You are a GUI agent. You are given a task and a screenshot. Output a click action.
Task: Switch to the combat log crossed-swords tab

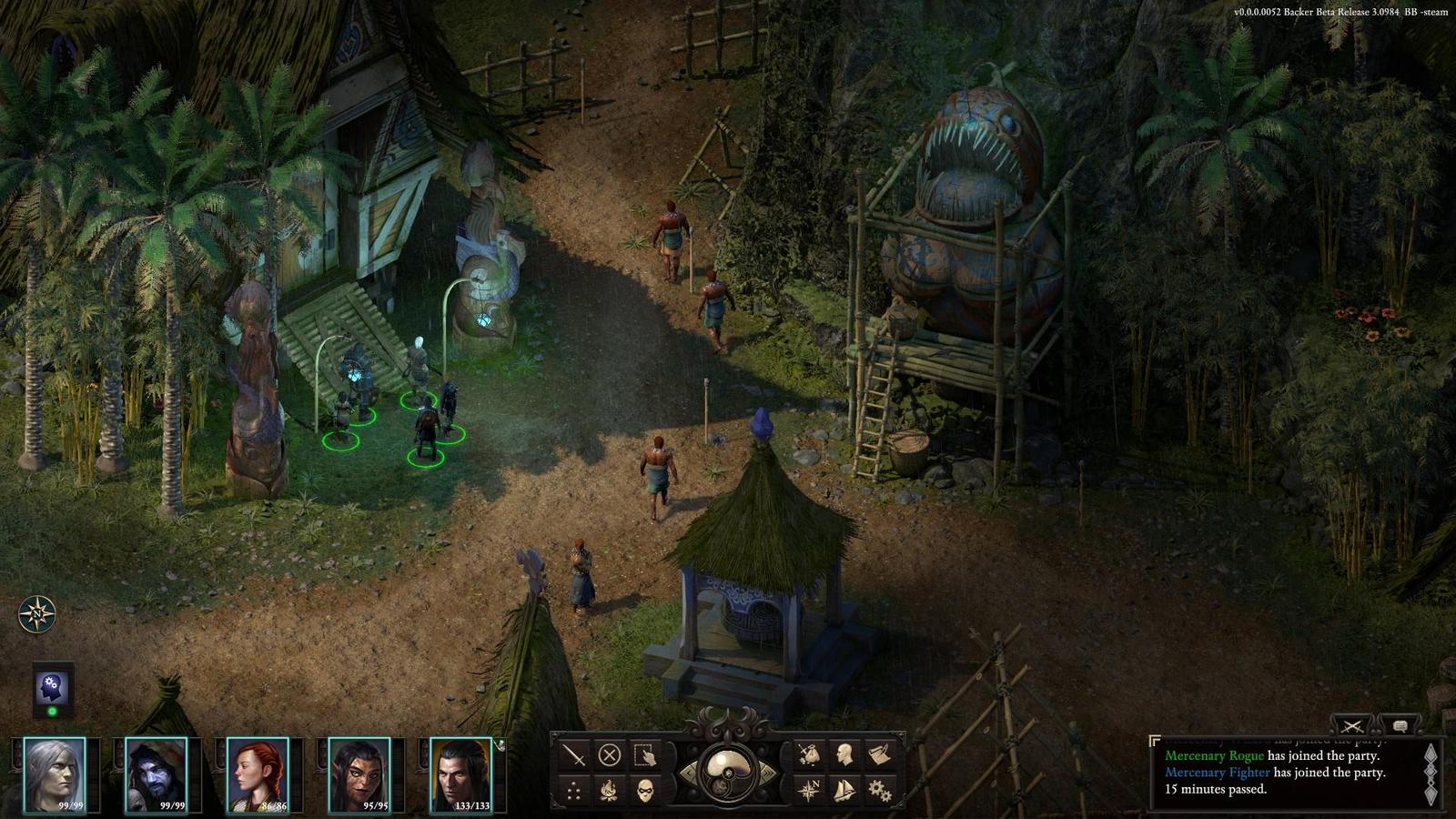(x=1352, y=725)
